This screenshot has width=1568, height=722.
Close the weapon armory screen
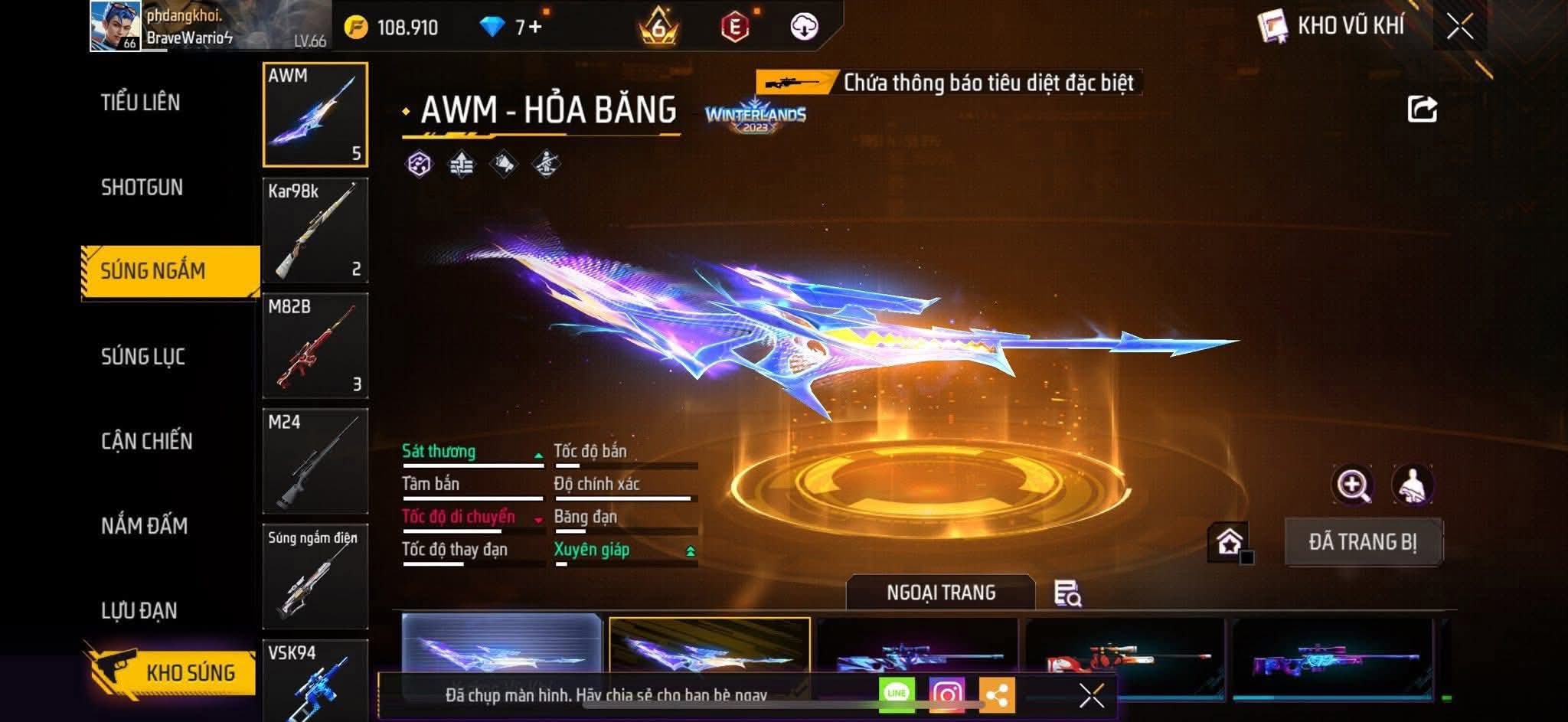pos(1460,27)
